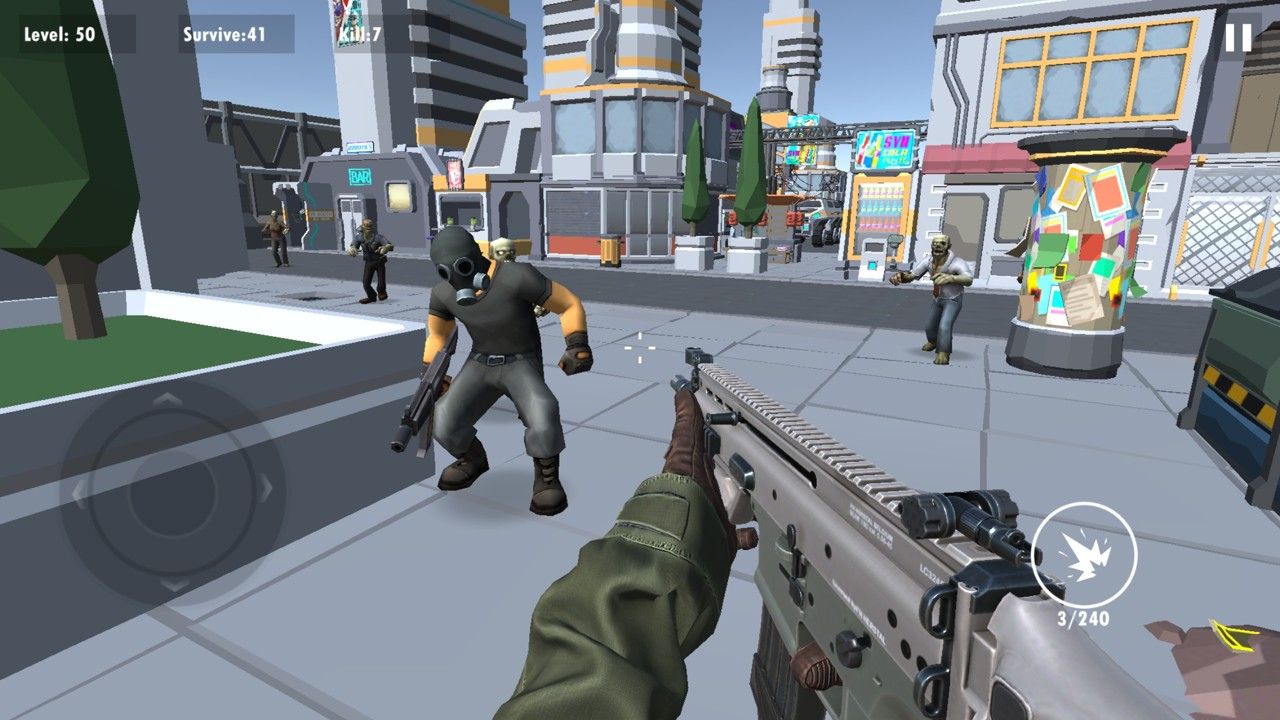This screenshot has height=720, width=1280.
Task: Tap the fire weapon button
Action: point(1083,554)
